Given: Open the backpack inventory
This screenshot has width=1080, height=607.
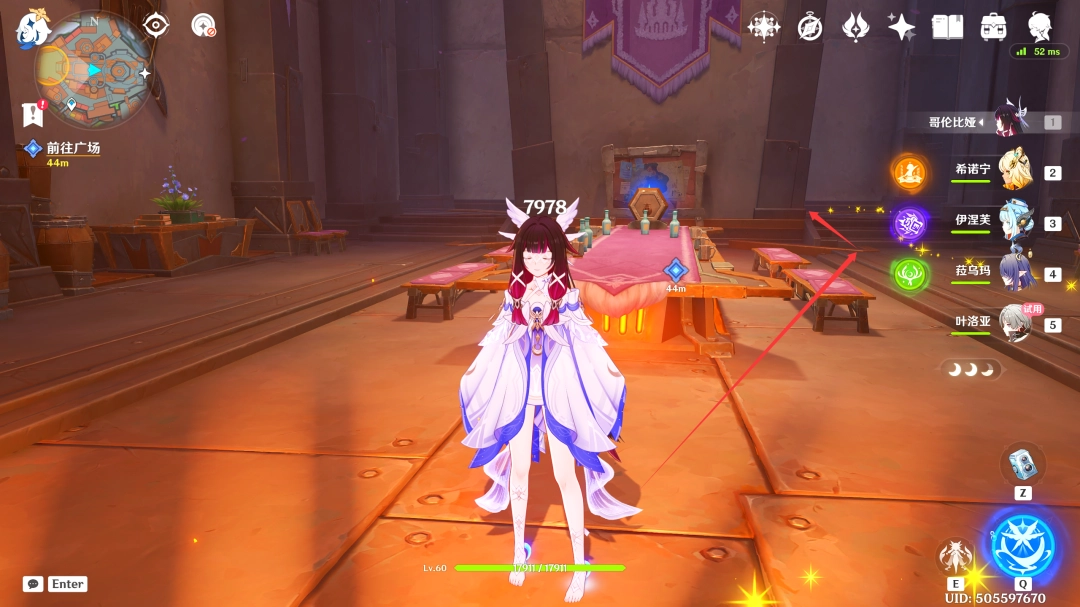Looking at the screenshot, I should coord(993,27).
